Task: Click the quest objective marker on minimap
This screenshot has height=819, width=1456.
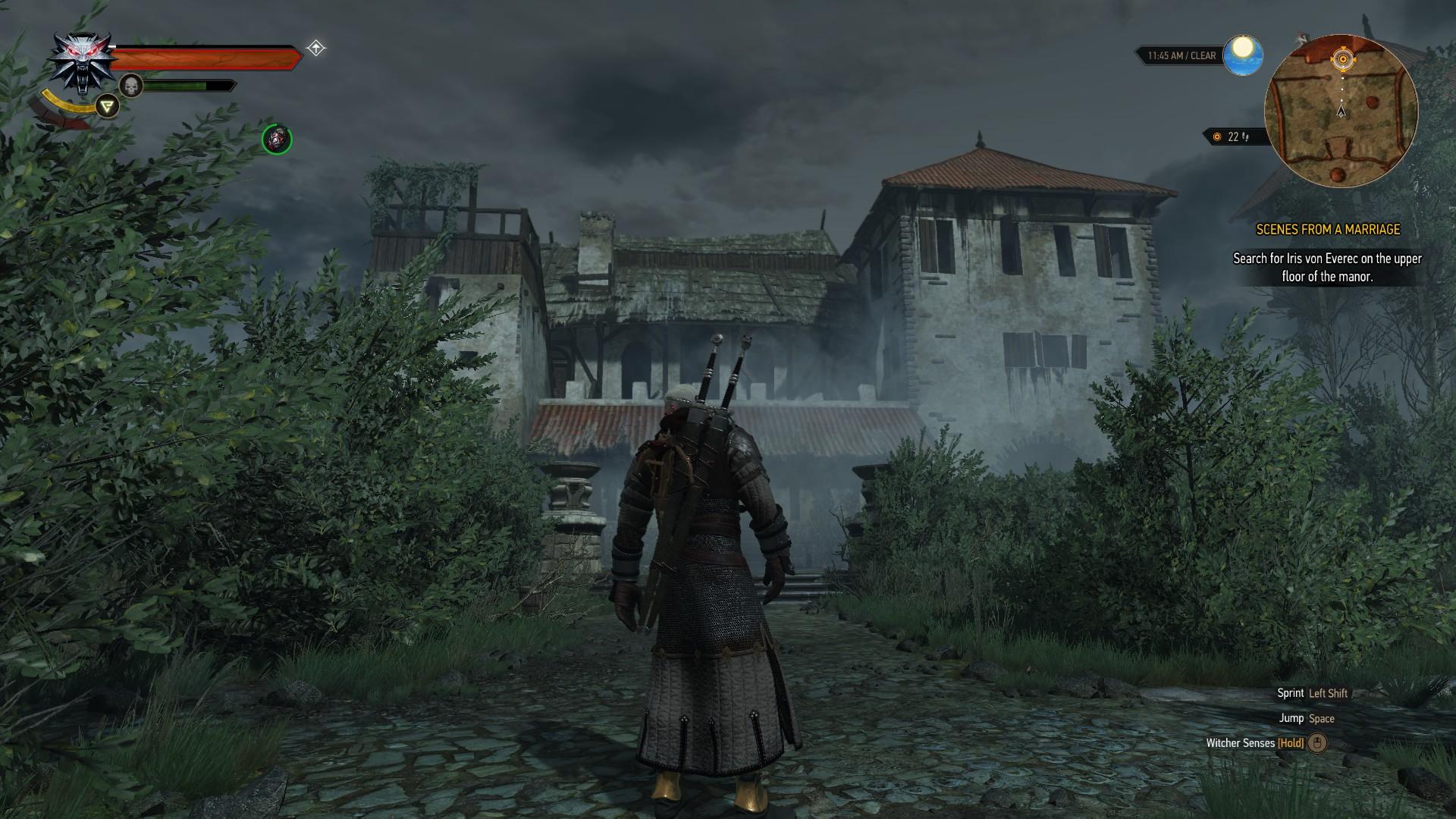Action: [x=1342, y=59]
